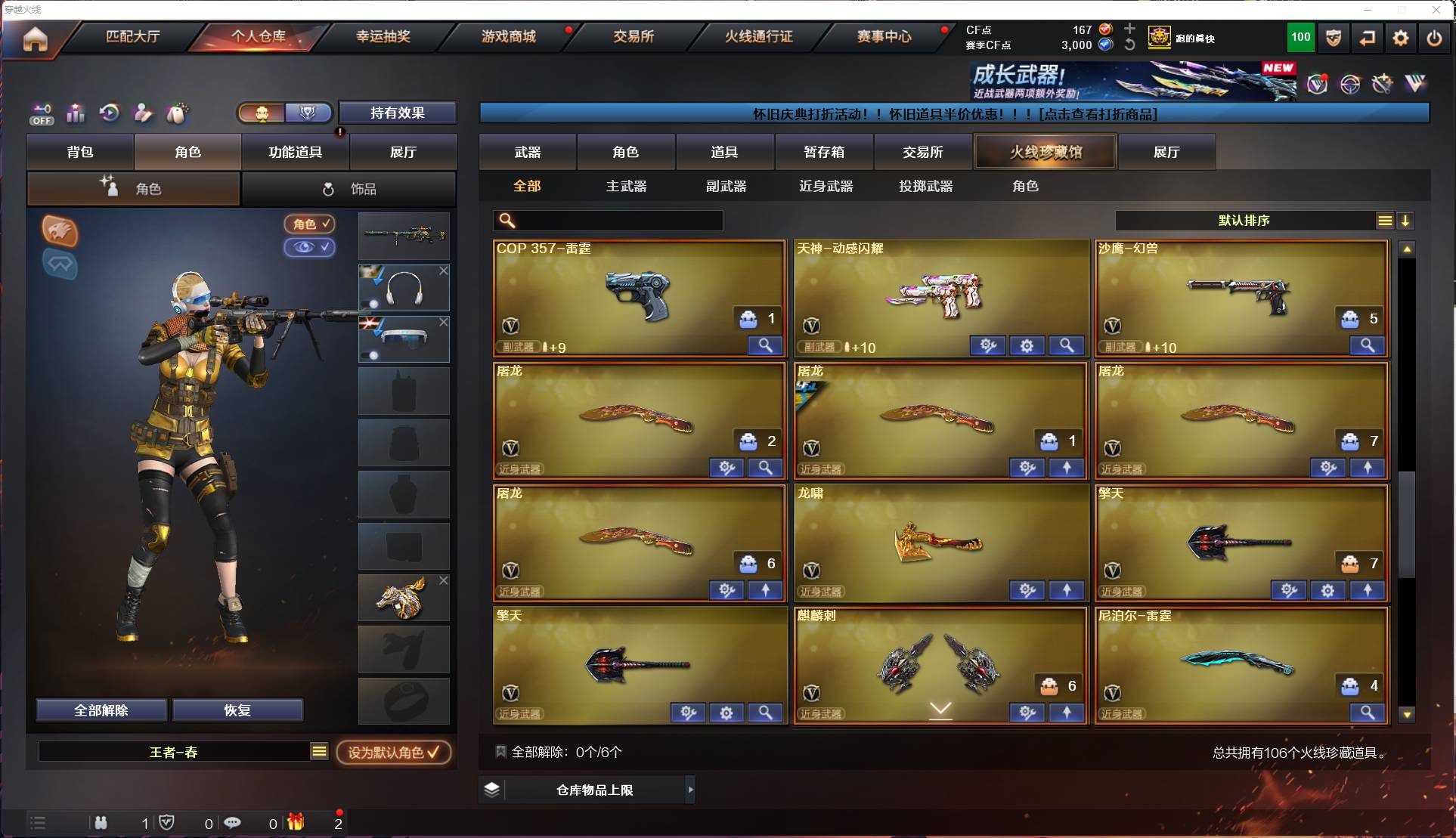
Task: Click the upgrade arrow on the 龙啸 card
Action: pyautogui.click(x=1067, y=590)
